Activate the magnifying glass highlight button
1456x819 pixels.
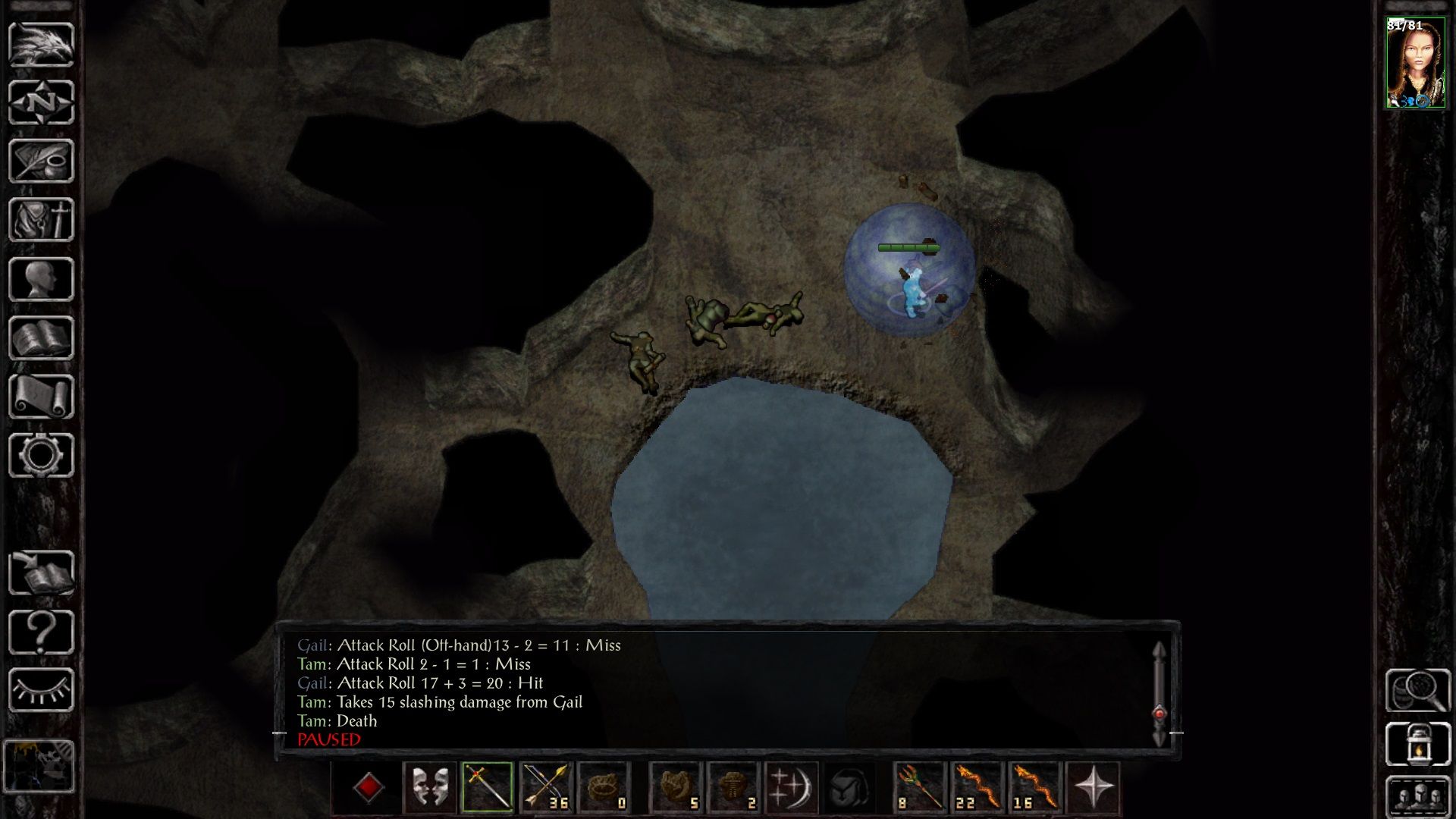[x=1417, y=689]
